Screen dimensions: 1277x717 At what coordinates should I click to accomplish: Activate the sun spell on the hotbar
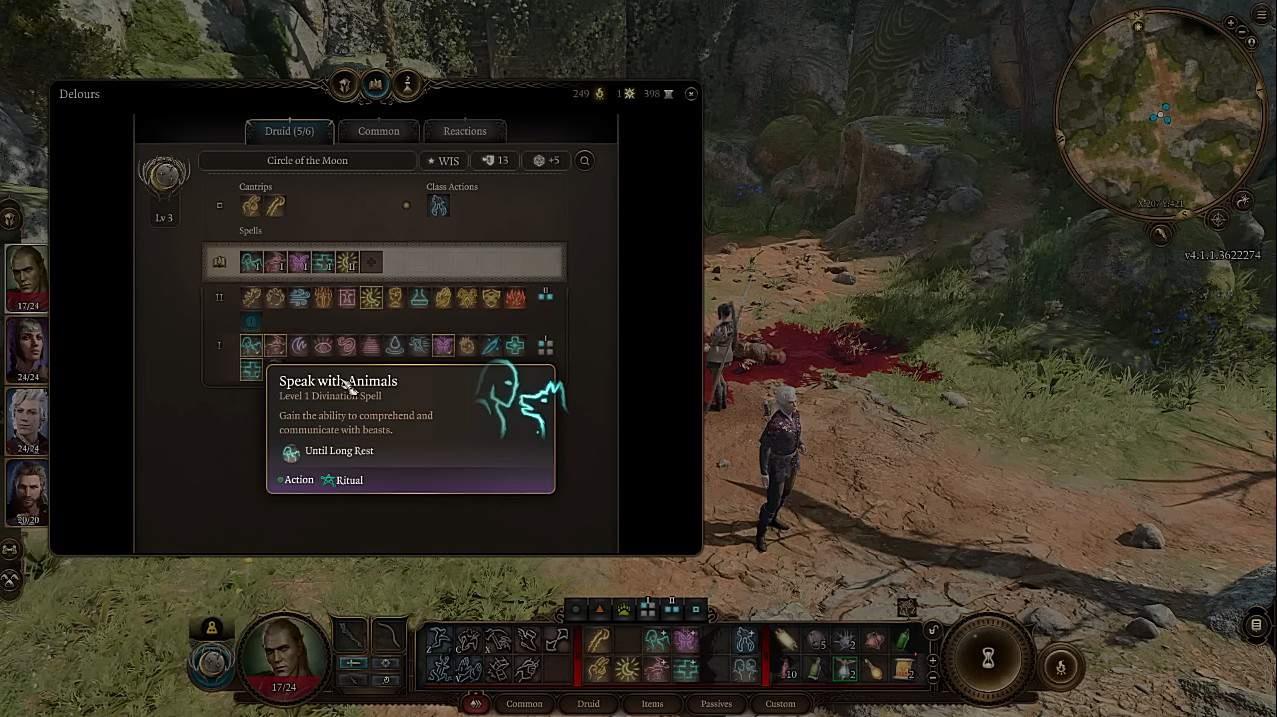click(628, 668)
